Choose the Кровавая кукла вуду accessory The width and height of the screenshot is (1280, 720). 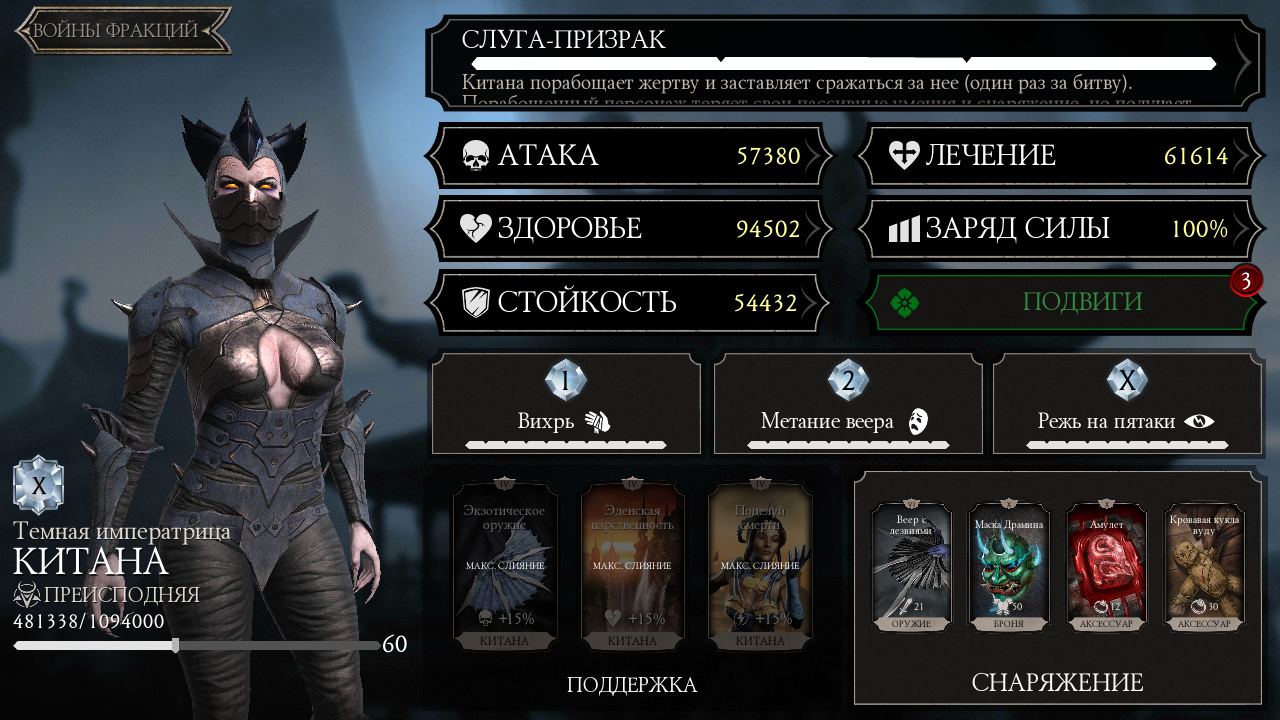1204,567
